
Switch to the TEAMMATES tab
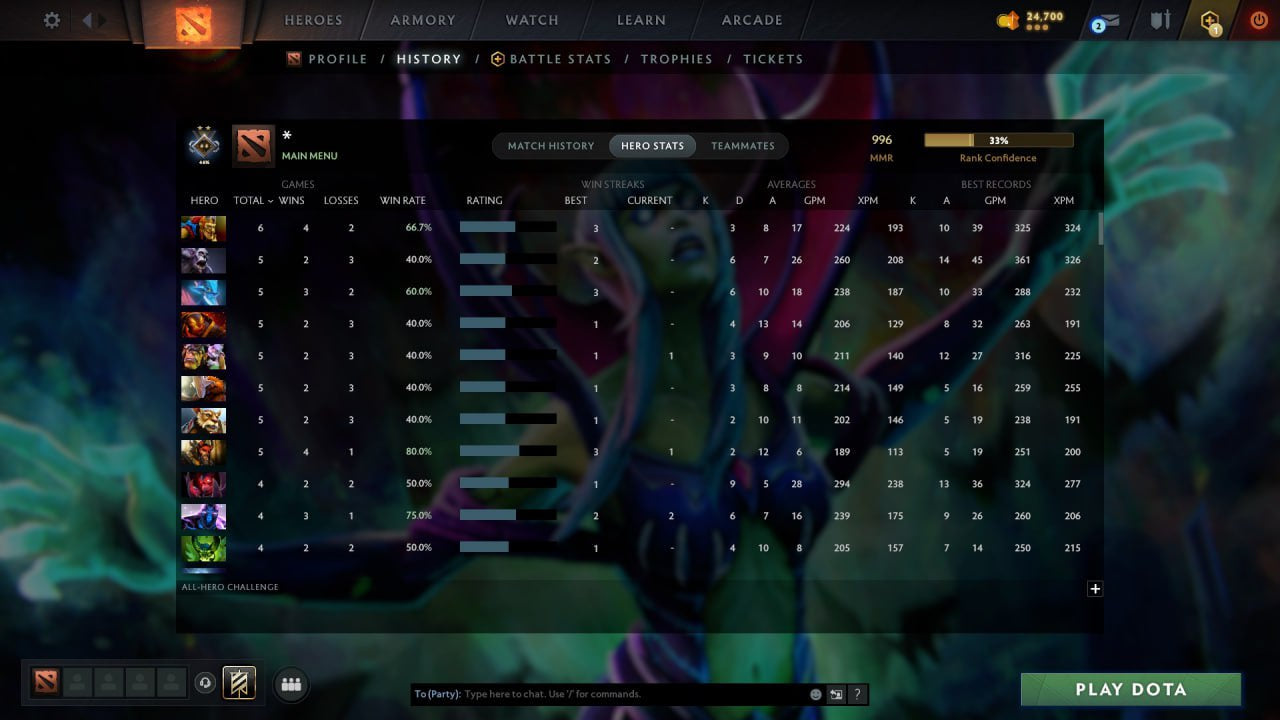pyautogui.click(x=743, y=145)
